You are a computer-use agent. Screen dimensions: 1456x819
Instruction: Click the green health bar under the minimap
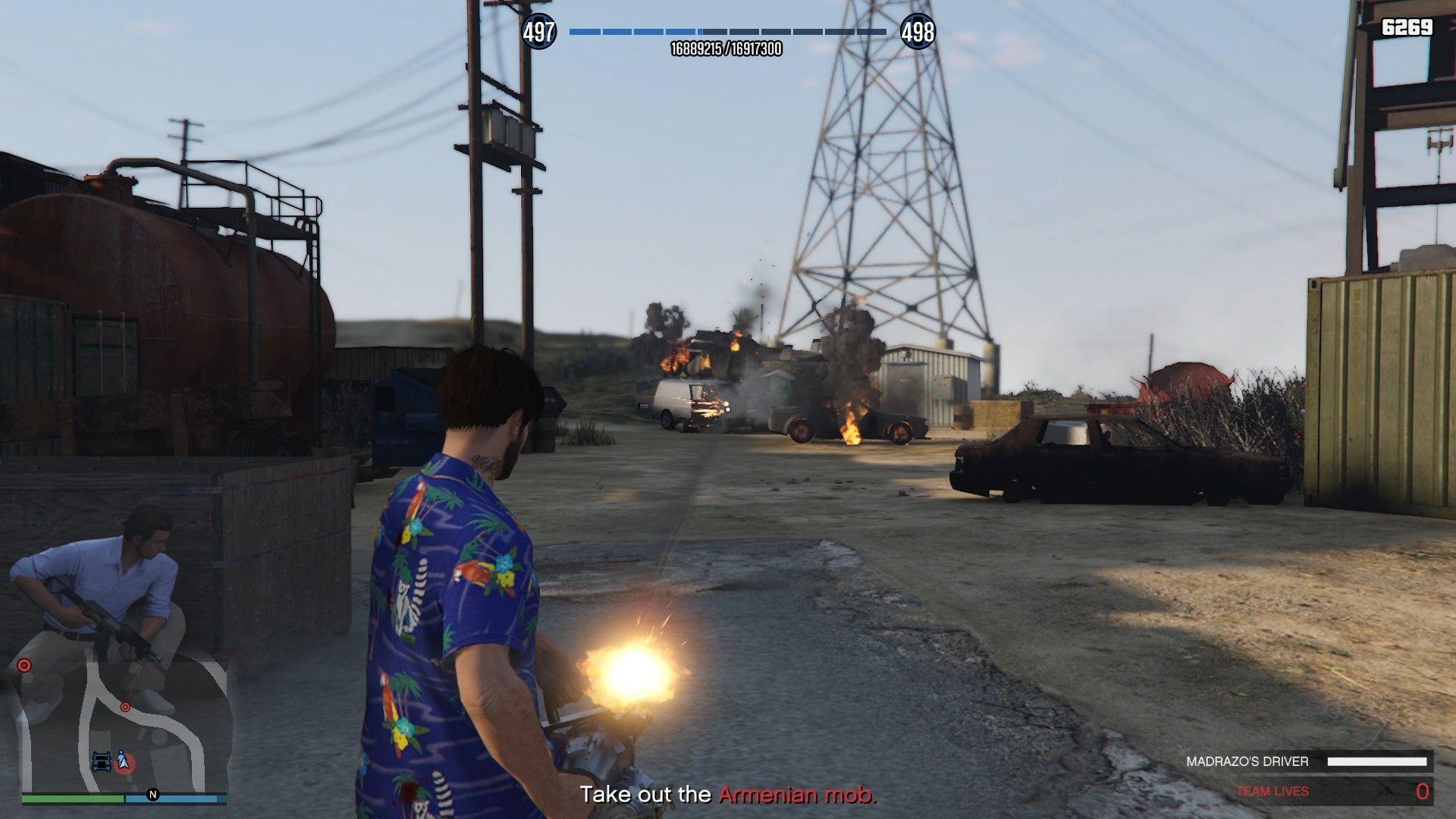click(x=69, y=798)
